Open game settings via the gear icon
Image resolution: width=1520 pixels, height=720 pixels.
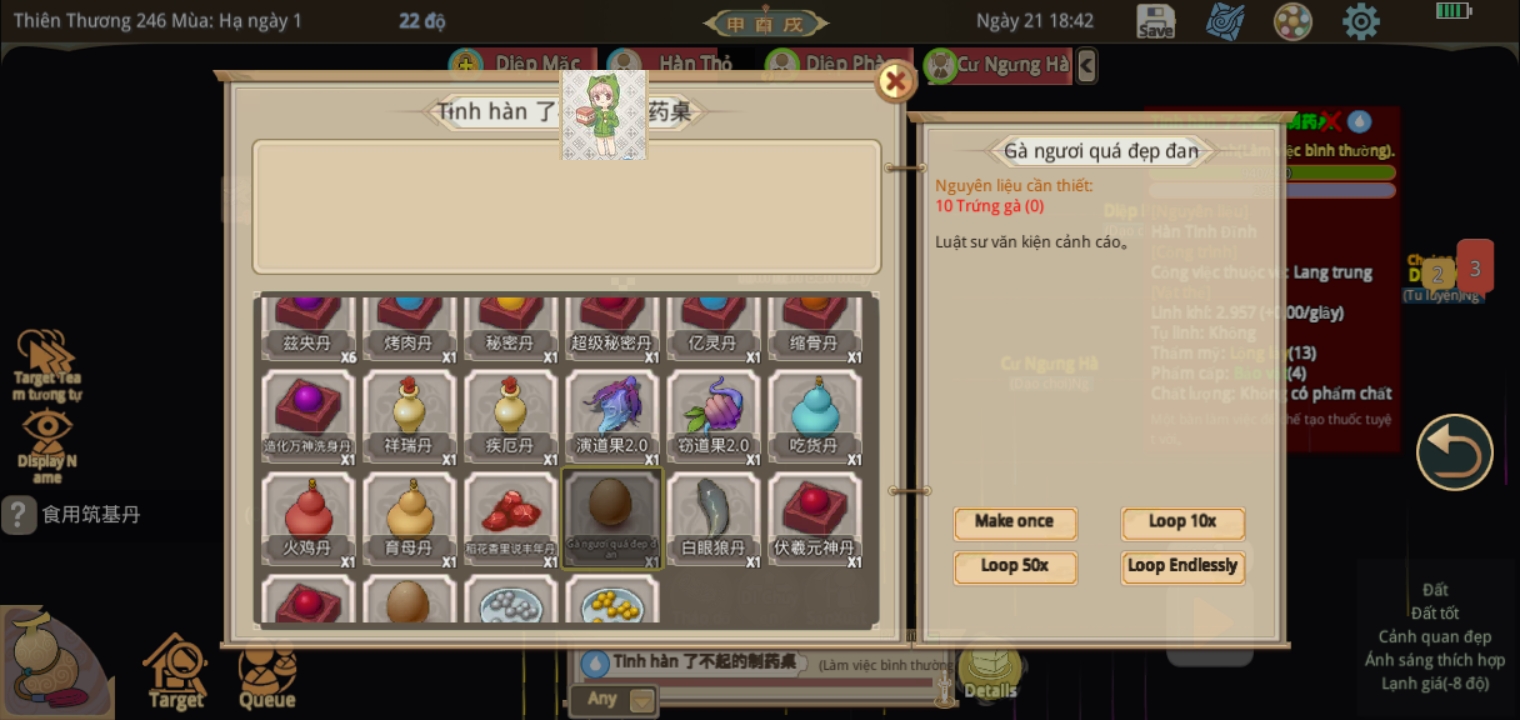[x=1361, y=21]
